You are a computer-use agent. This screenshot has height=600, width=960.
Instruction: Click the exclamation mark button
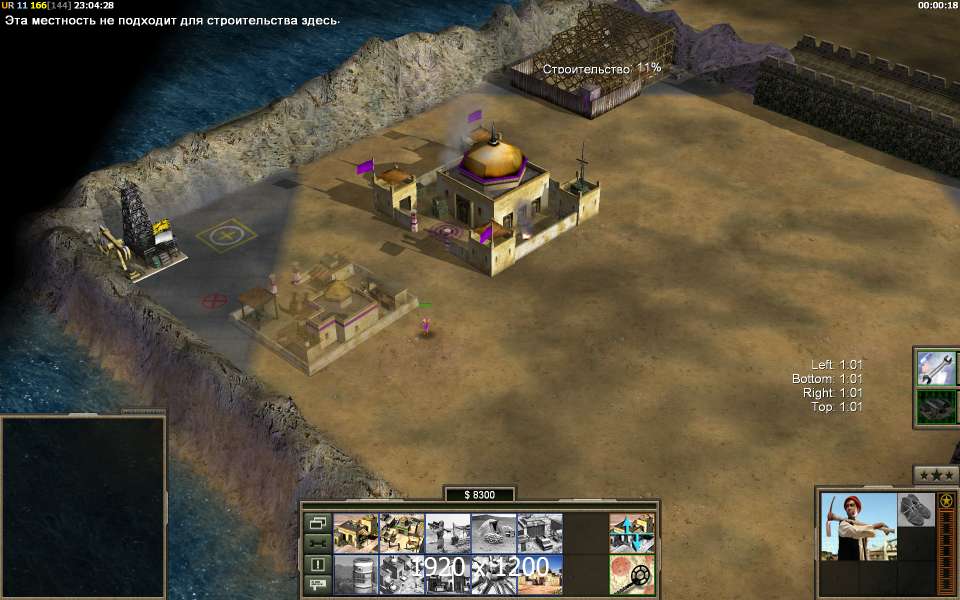point(318,564)
